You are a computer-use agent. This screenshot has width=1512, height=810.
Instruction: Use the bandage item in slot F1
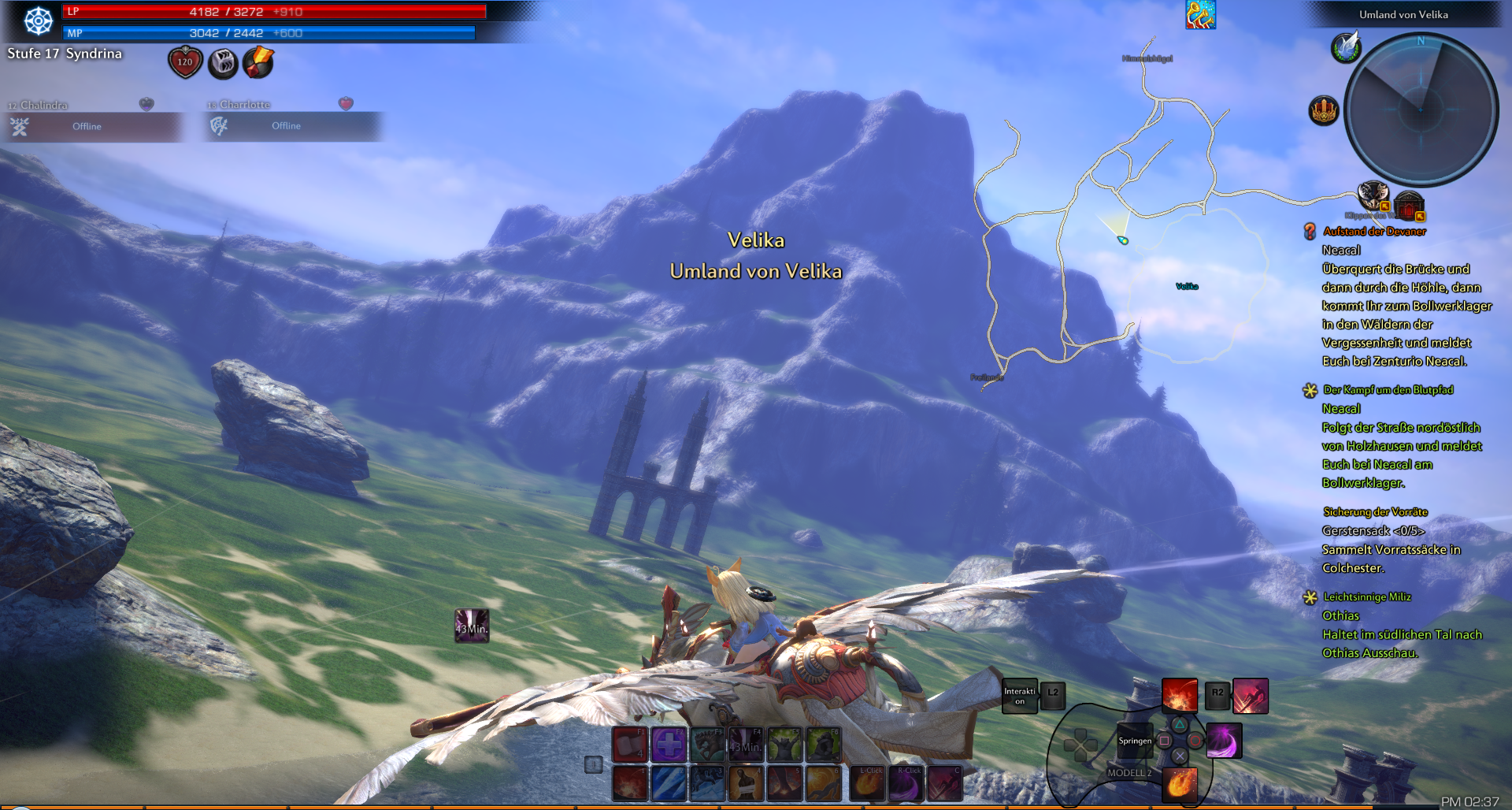point(630,745)
